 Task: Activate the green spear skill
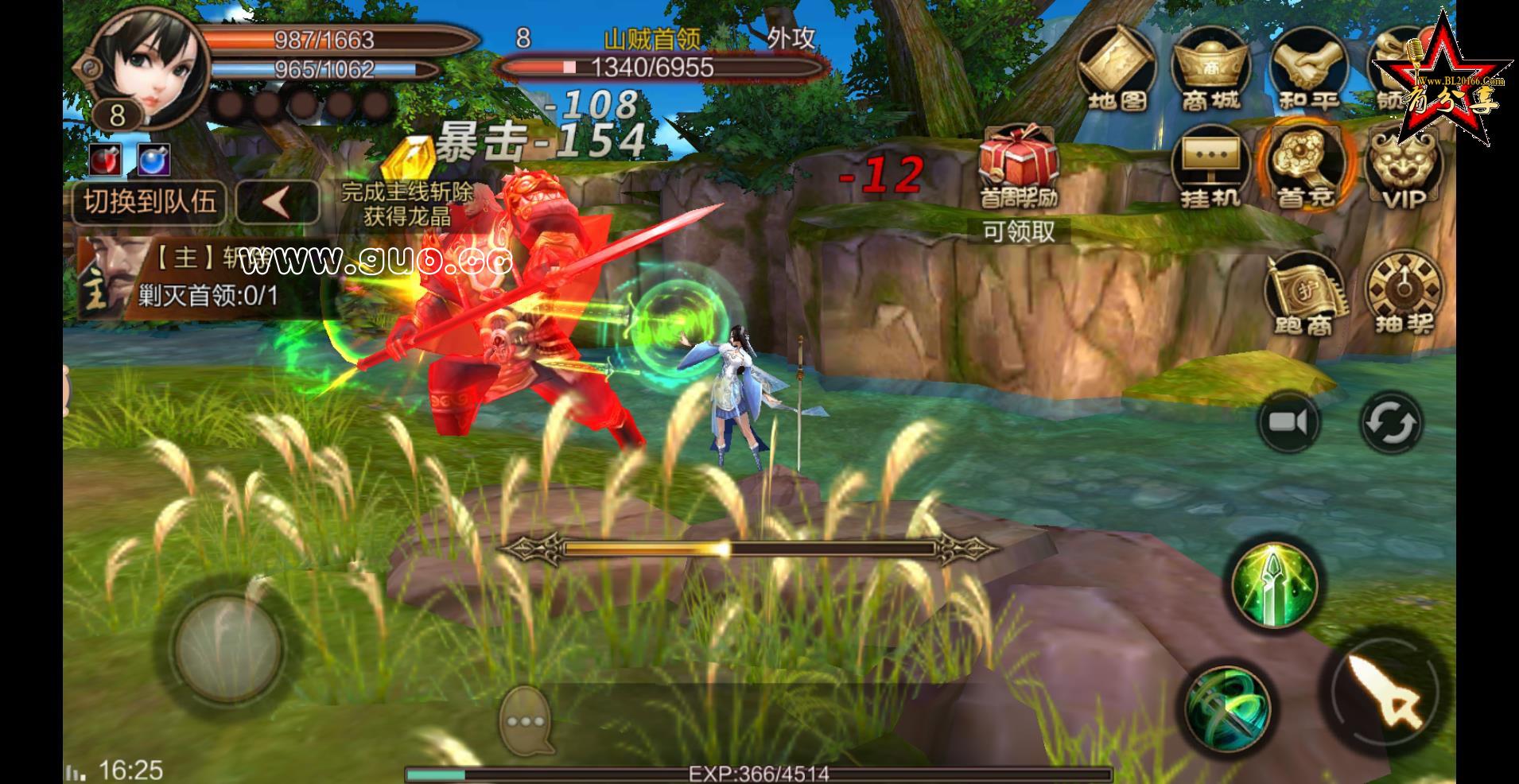tap(1274, 584)
